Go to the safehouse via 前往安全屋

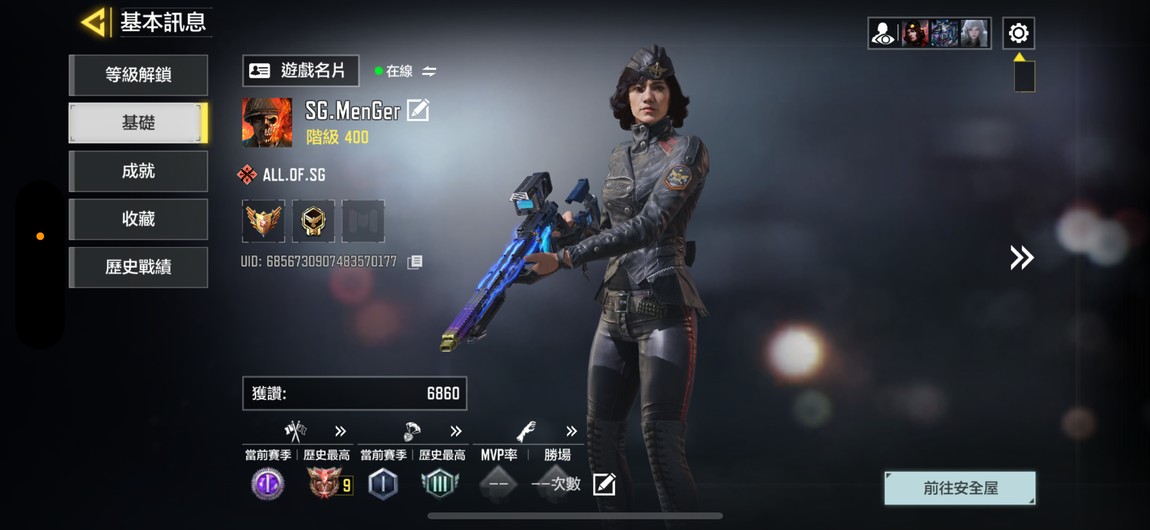pyautogui.click(x=960, y=488)
